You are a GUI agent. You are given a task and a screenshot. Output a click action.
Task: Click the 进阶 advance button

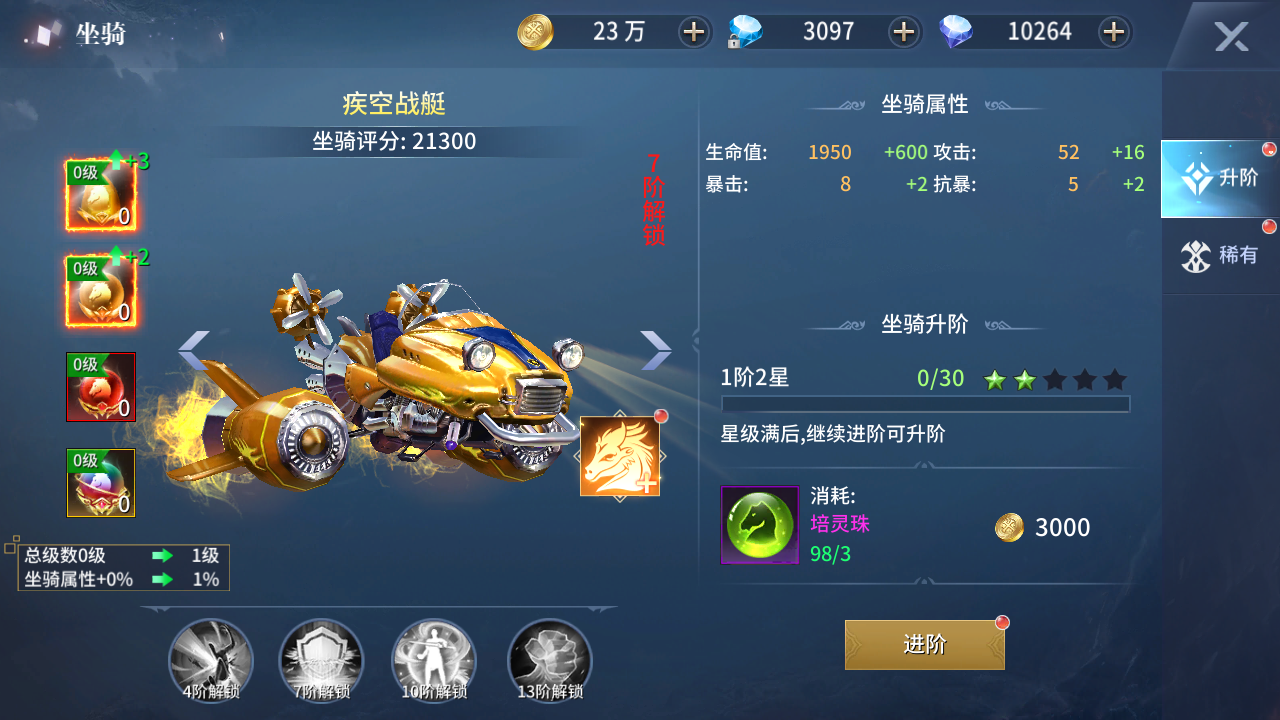[924, 645]
